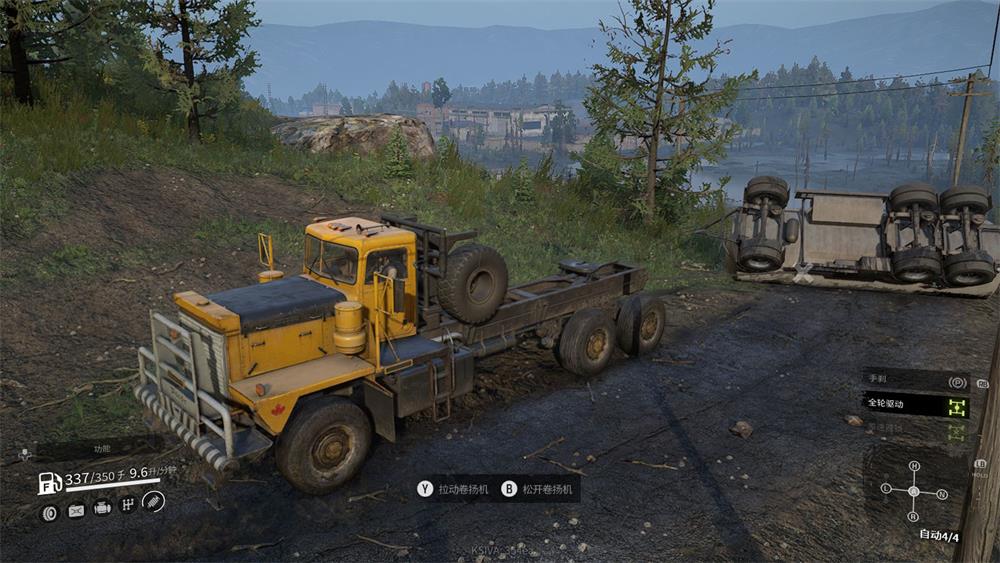The image size is (1000, 563).
Task: Select the H gear on the gearbox selector
Action: pos(913,466)
